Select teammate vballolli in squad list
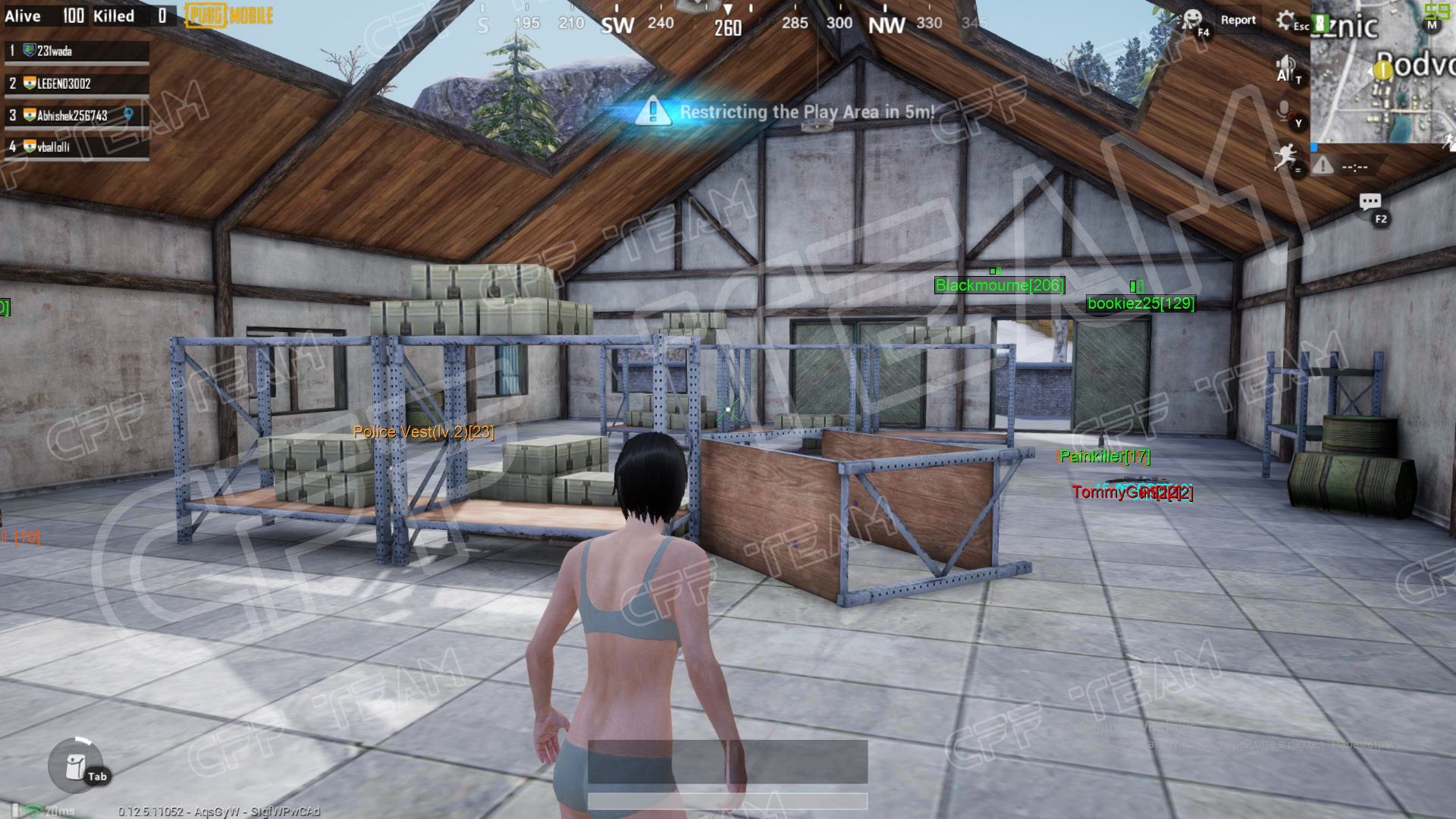This screenshot has width=1456, height=819. click(76, 147)
